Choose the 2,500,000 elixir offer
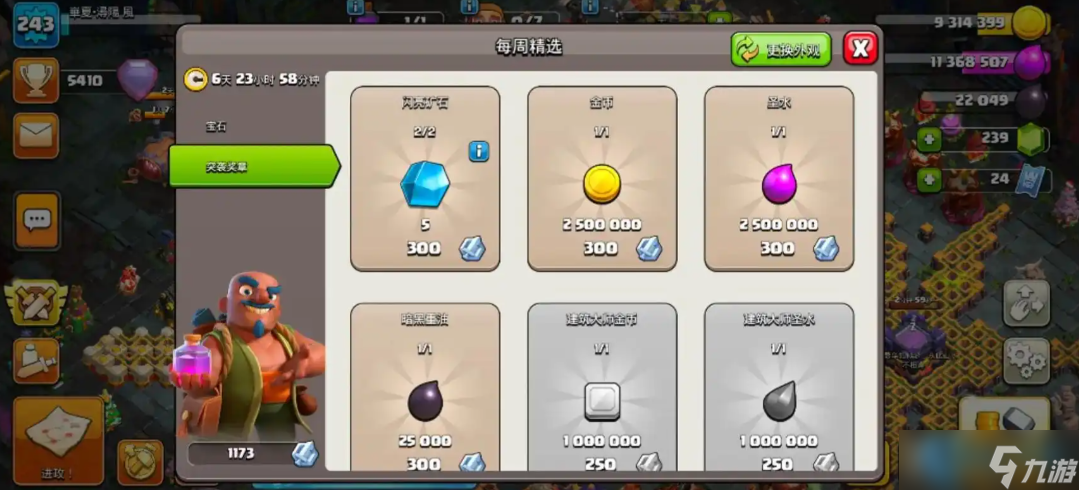 coord(778,180)
